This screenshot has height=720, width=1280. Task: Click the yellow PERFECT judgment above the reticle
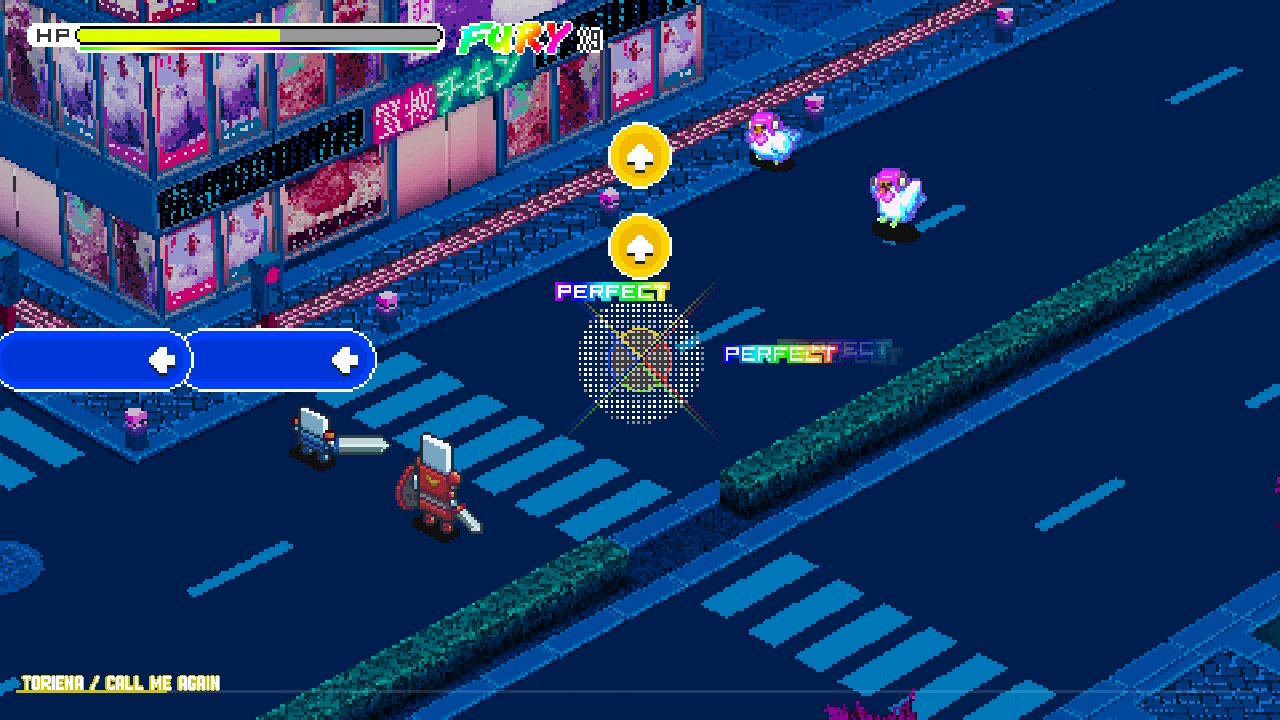[x=610, y=291]
